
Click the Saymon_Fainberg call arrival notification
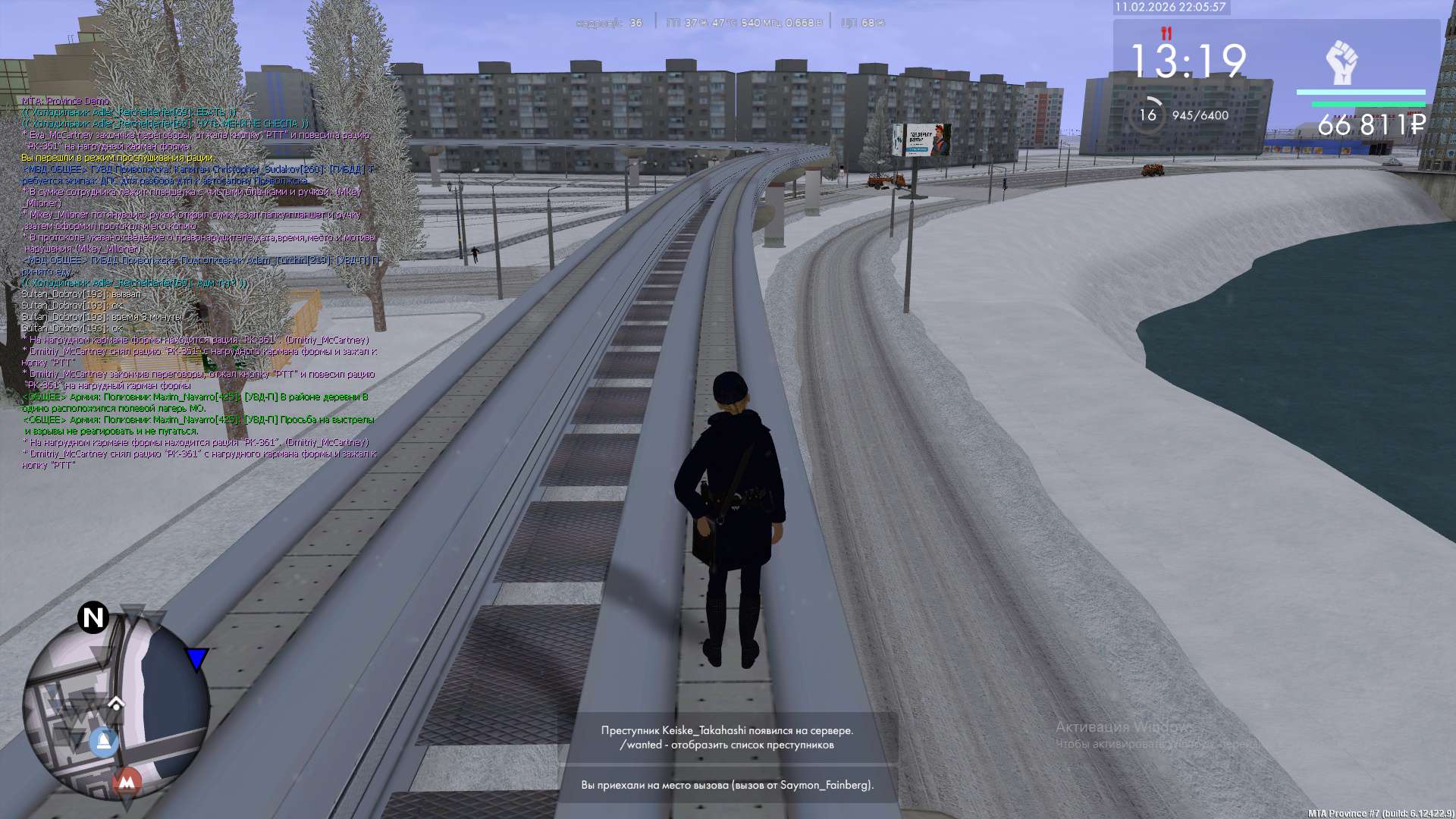point(727,785)
